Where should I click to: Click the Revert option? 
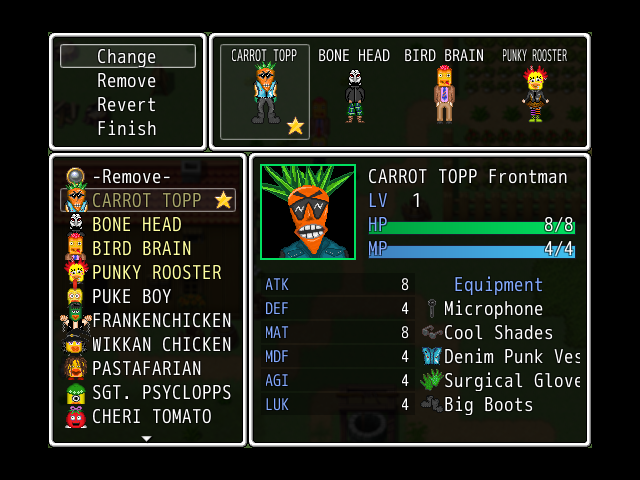[x=127, y=105]
